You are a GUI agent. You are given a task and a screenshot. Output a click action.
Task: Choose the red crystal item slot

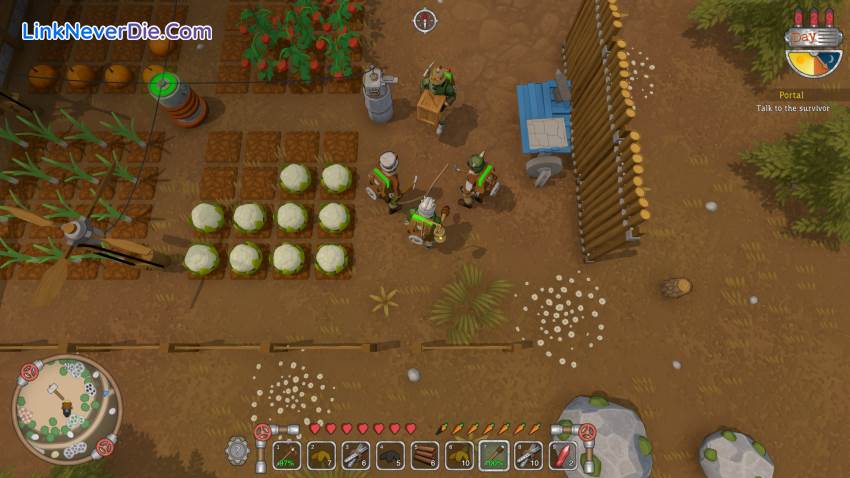(564, 456)
